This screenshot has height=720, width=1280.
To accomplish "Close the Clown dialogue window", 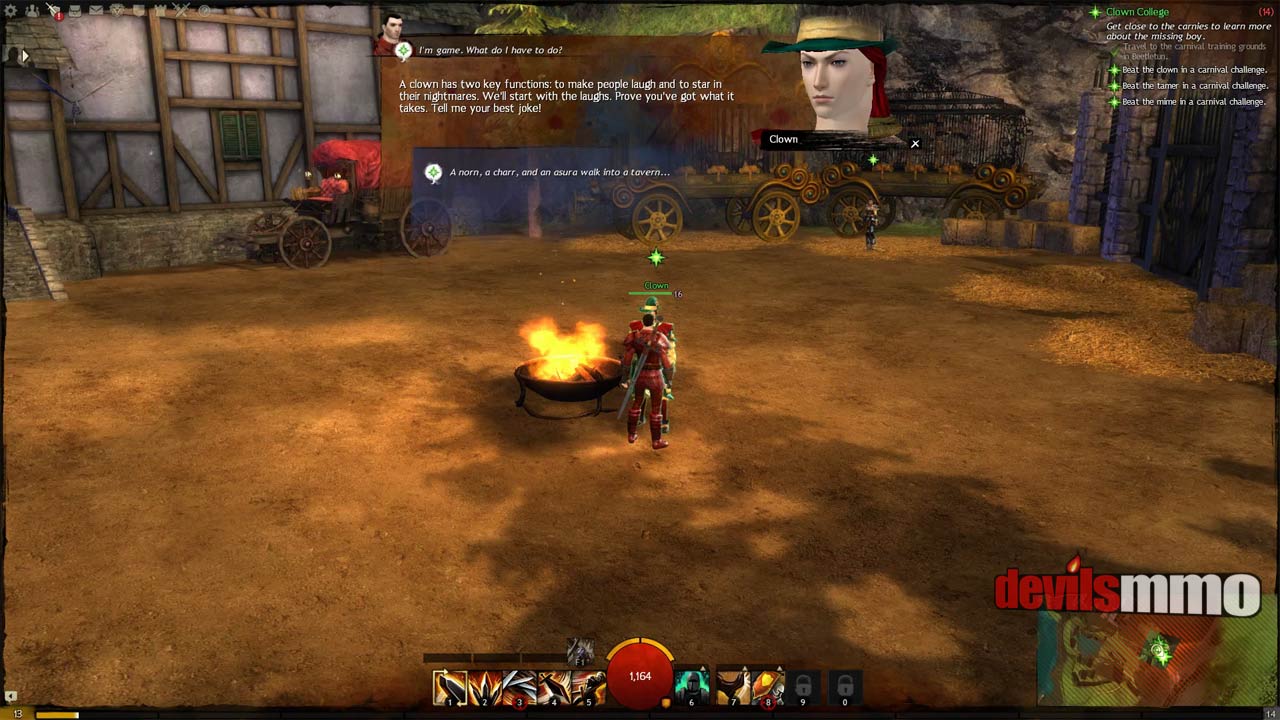I will 915,143.
